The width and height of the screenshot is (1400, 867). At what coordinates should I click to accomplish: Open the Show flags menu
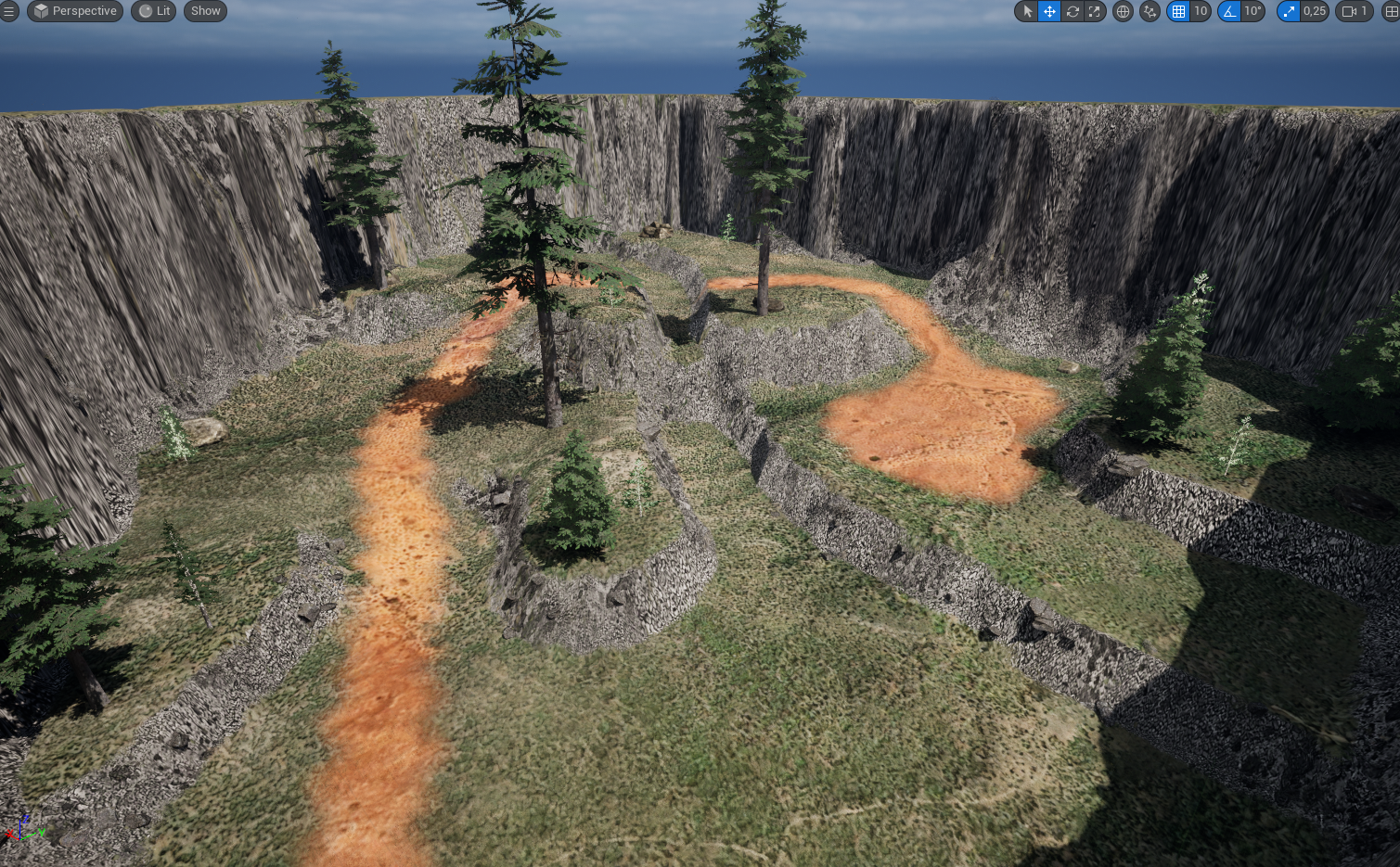tap(205, 11)
